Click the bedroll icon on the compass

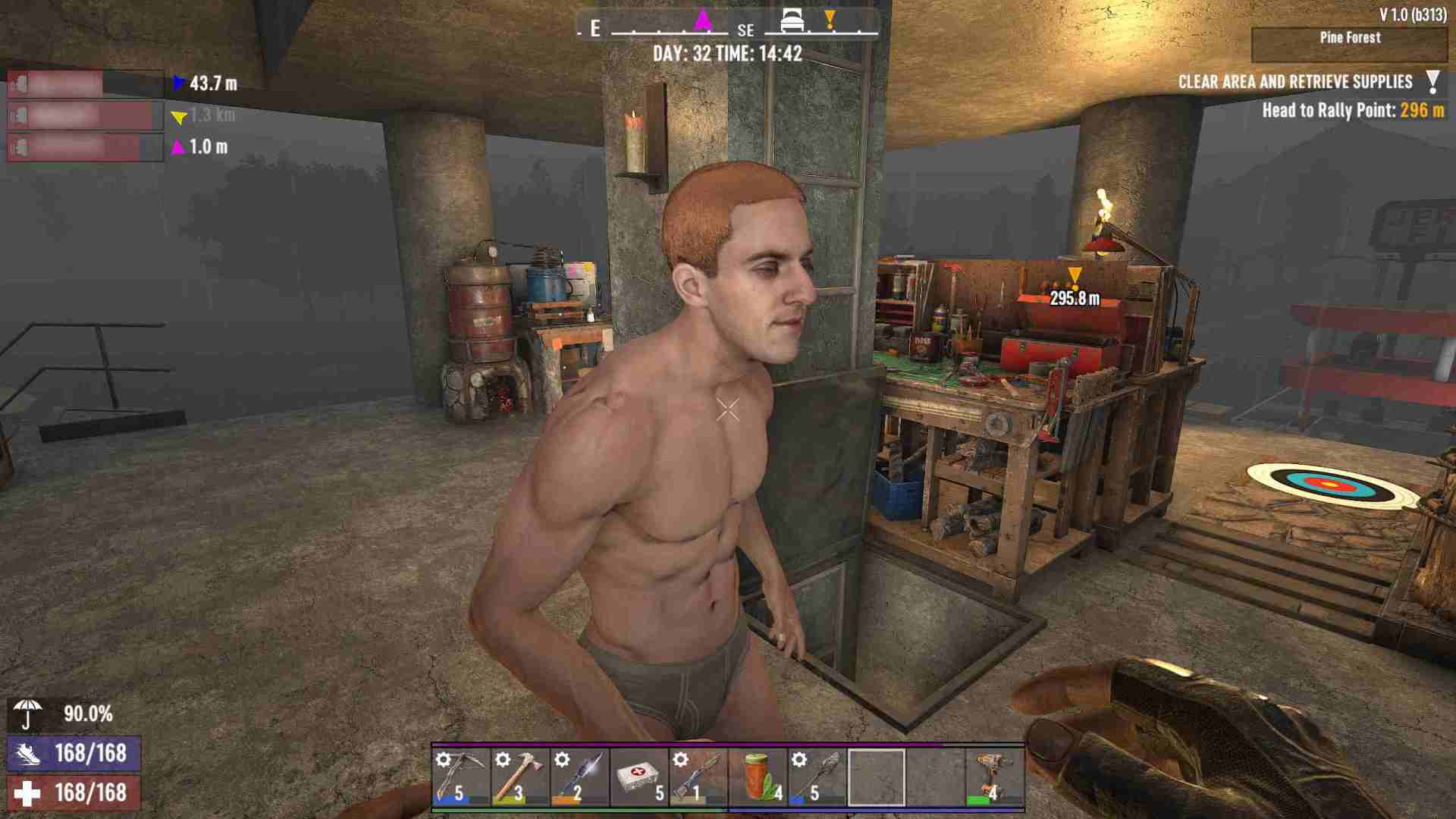(792, 20)
